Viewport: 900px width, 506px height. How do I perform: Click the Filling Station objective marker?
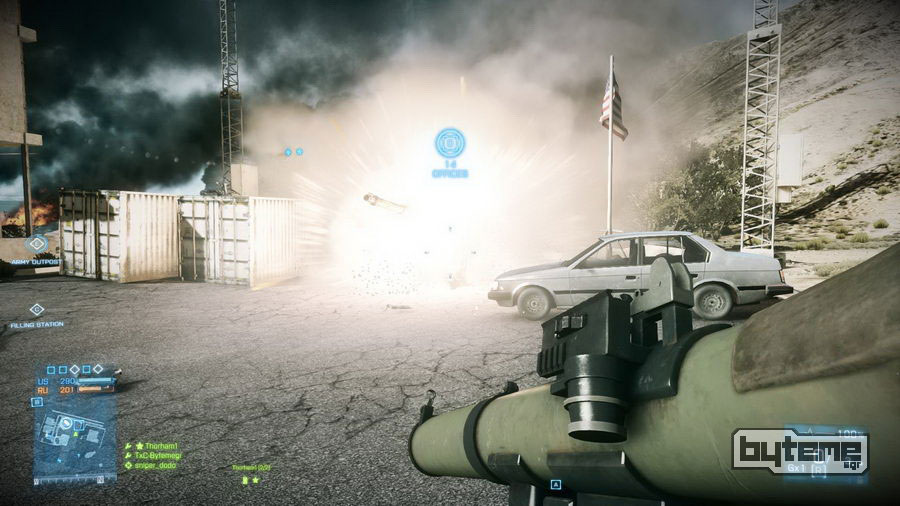coord(37,310)
